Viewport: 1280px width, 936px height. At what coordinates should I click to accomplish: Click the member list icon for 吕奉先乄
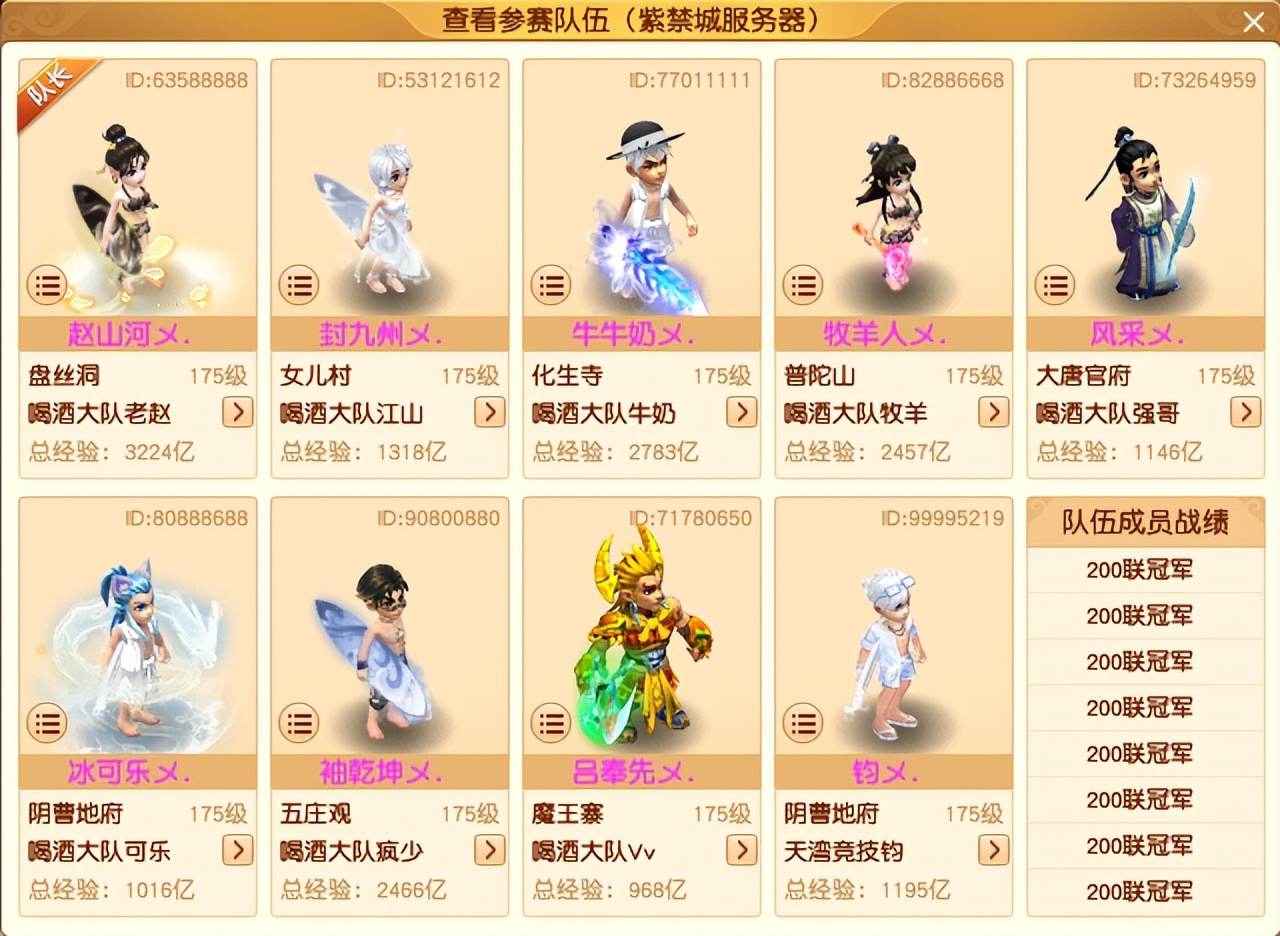point(551,722)
